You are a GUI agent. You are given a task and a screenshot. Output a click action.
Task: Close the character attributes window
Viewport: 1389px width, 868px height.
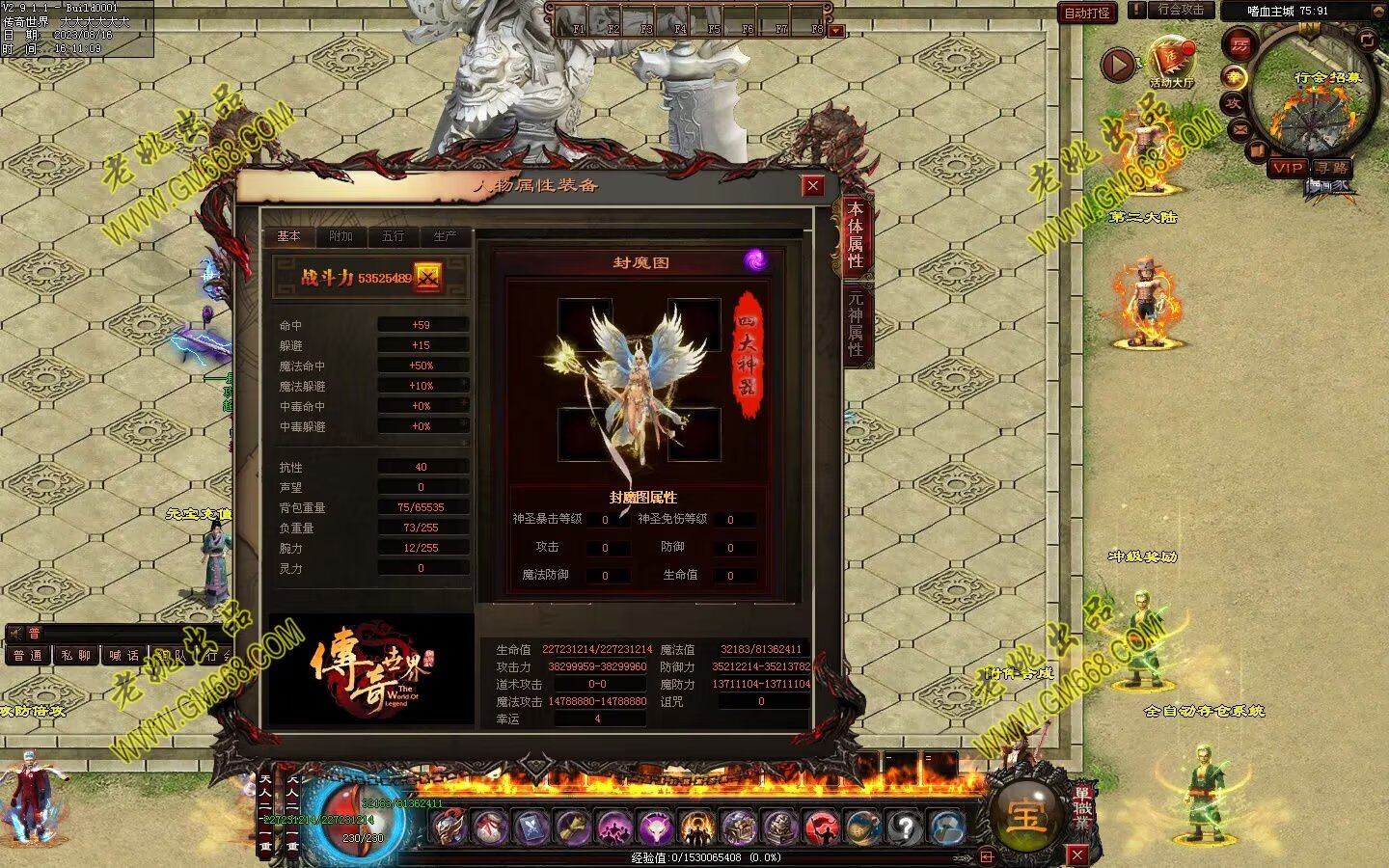click(813, 186)
